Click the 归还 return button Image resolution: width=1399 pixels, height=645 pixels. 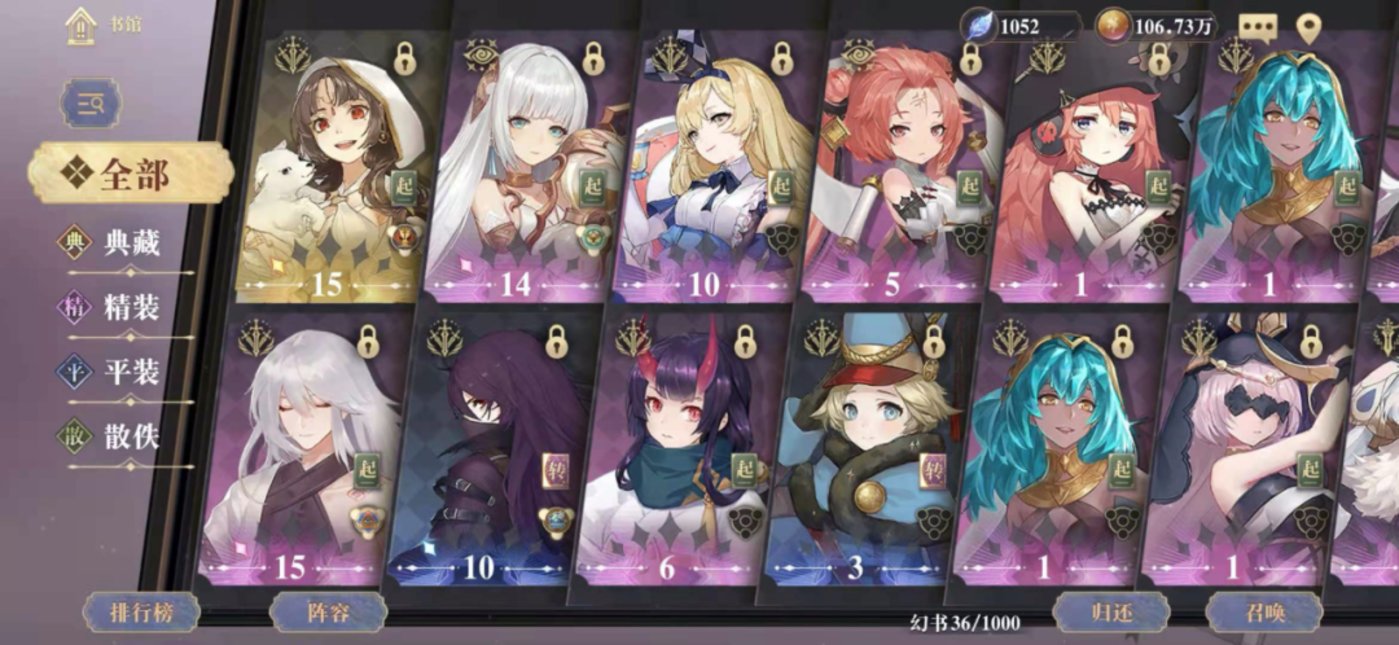(x=1110, y=612)
